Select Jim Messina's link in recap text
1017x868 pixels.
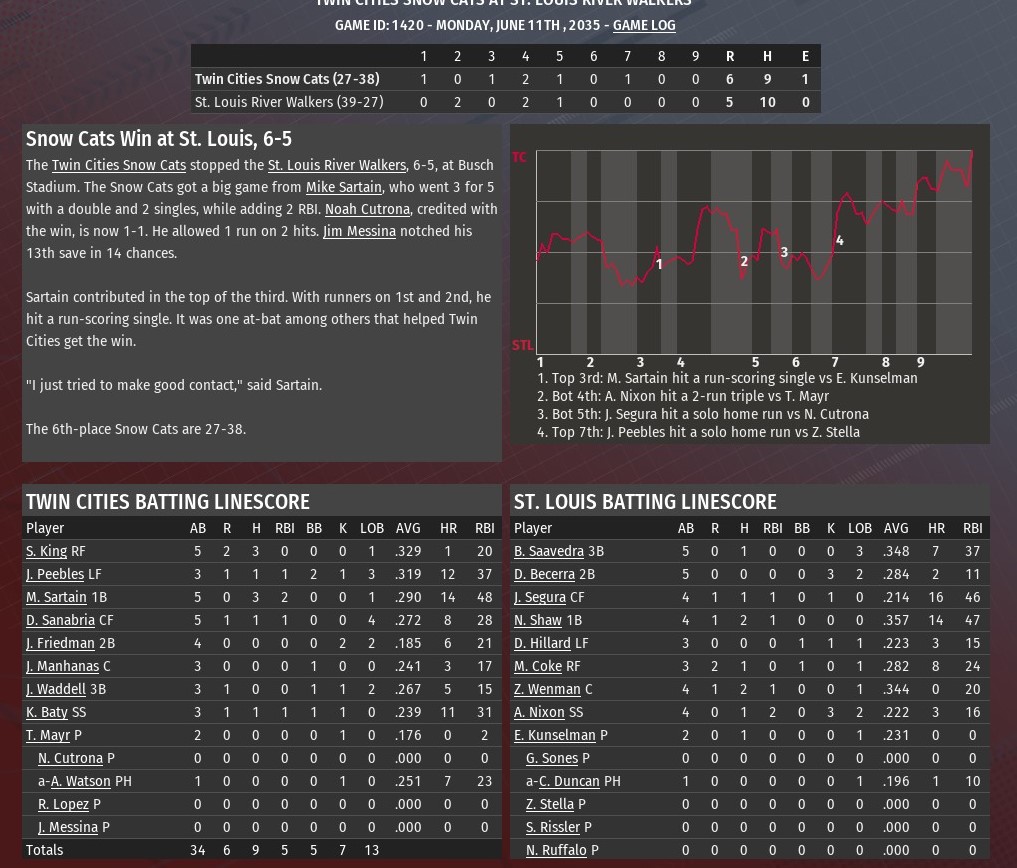click(359, 231)
